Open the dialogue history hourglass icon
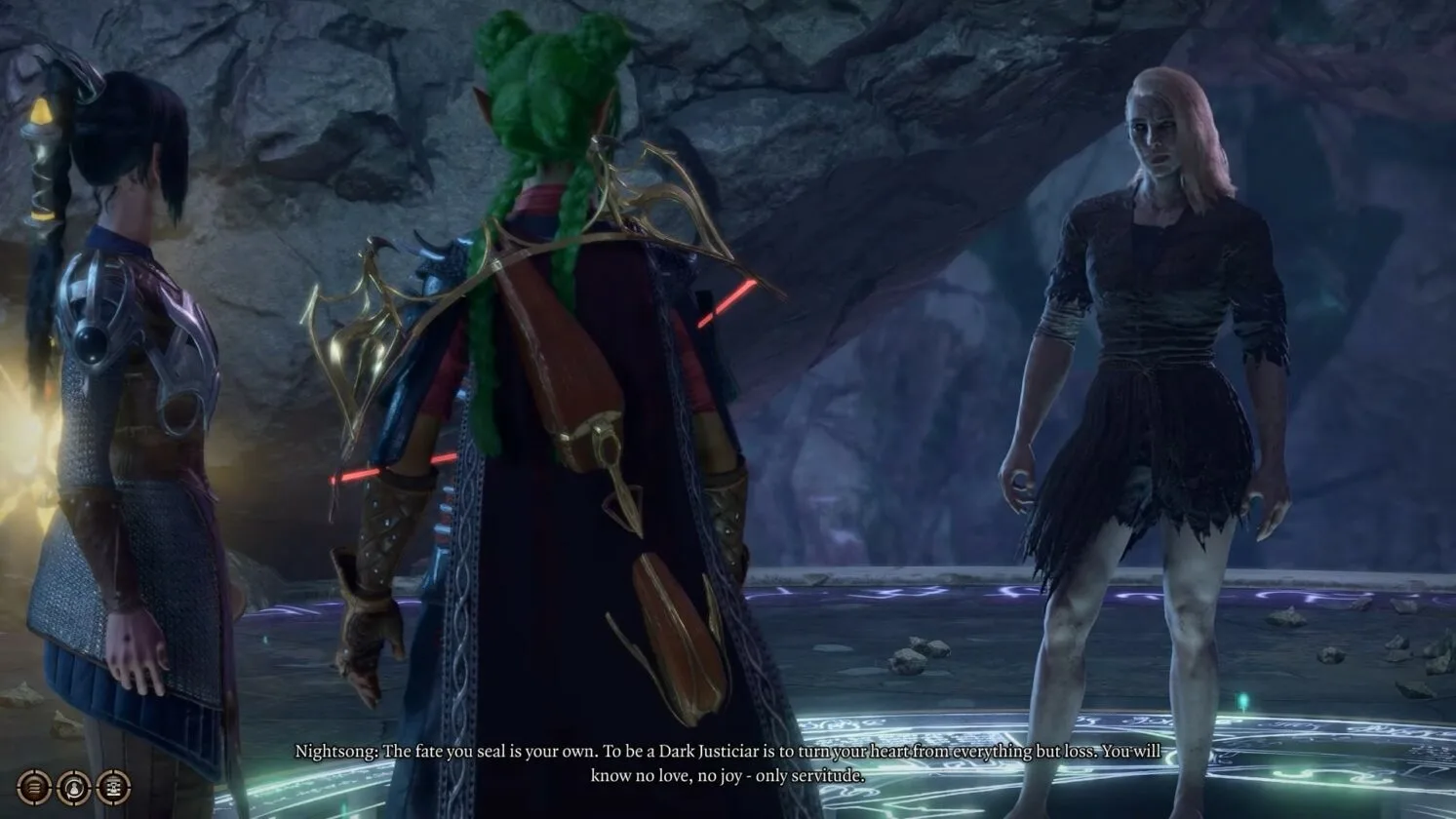Image resolution: width=1456 pixels, height=819 pixels. 113,788
